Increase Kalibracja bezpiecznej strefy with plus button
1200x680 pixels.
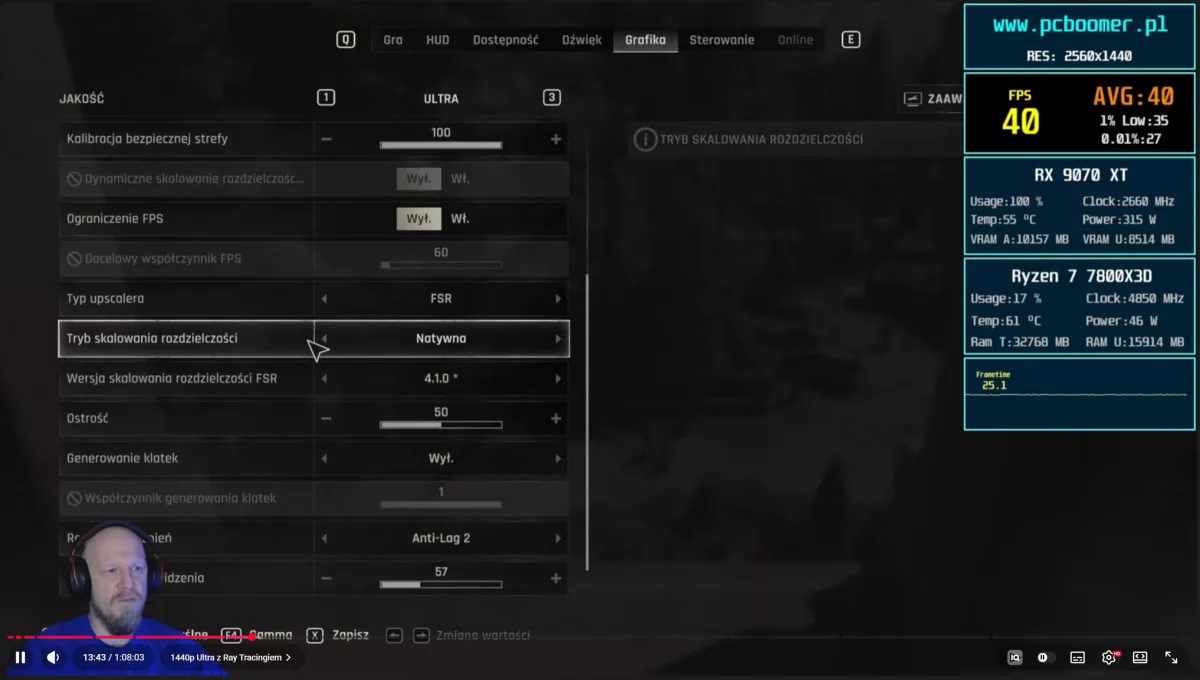tap(556, 139)
